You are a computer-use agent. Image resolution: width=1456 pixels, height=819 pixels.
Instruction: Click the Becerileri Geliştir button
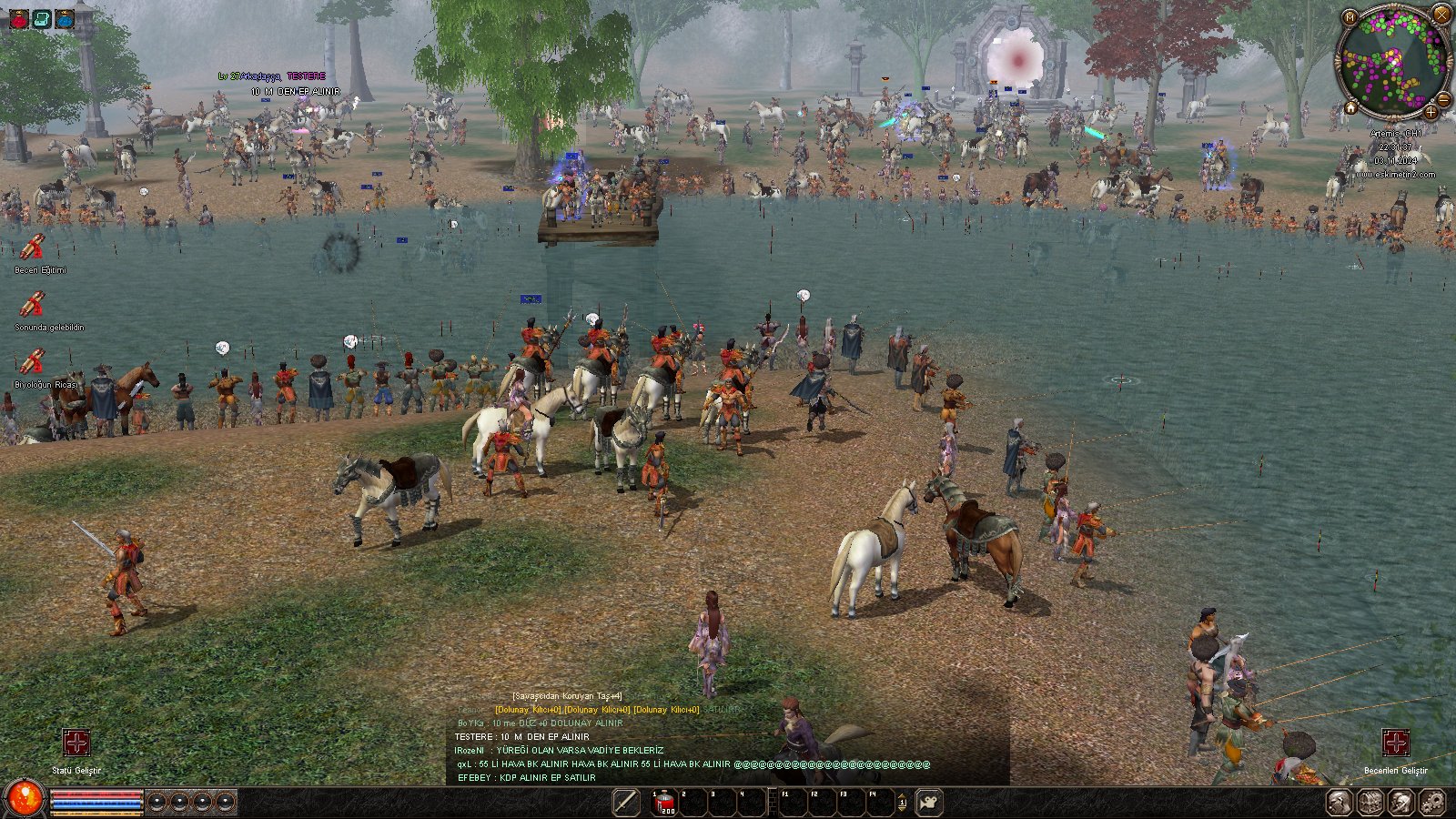pyautogui.click(x=1395, y=743)
